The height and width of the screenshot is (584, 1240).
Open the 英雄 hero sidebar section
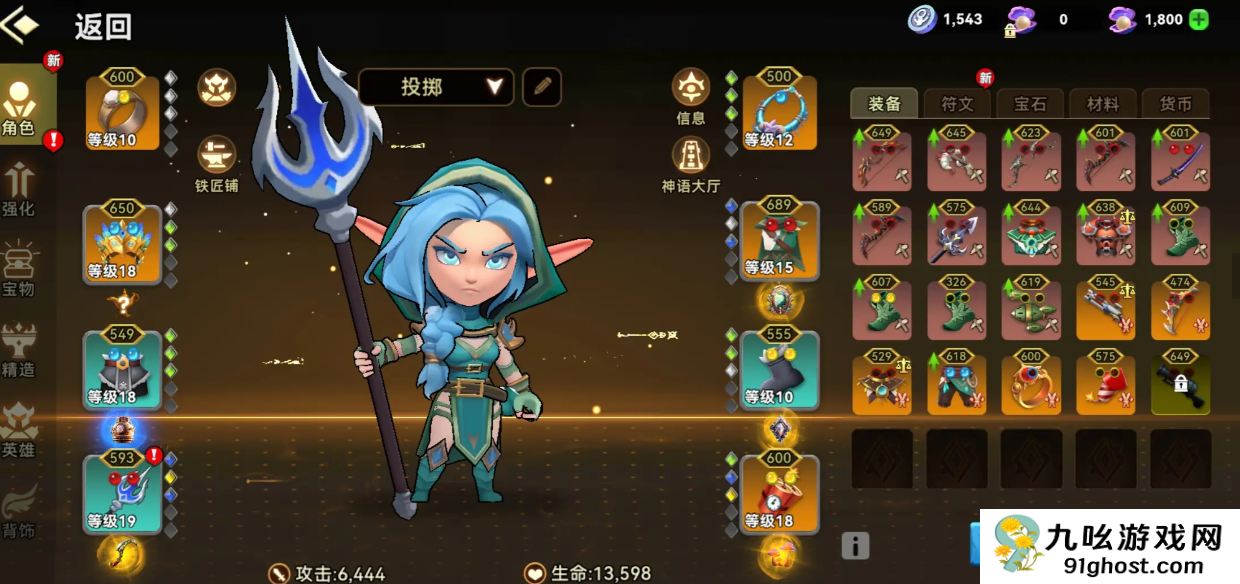point(18,431)
